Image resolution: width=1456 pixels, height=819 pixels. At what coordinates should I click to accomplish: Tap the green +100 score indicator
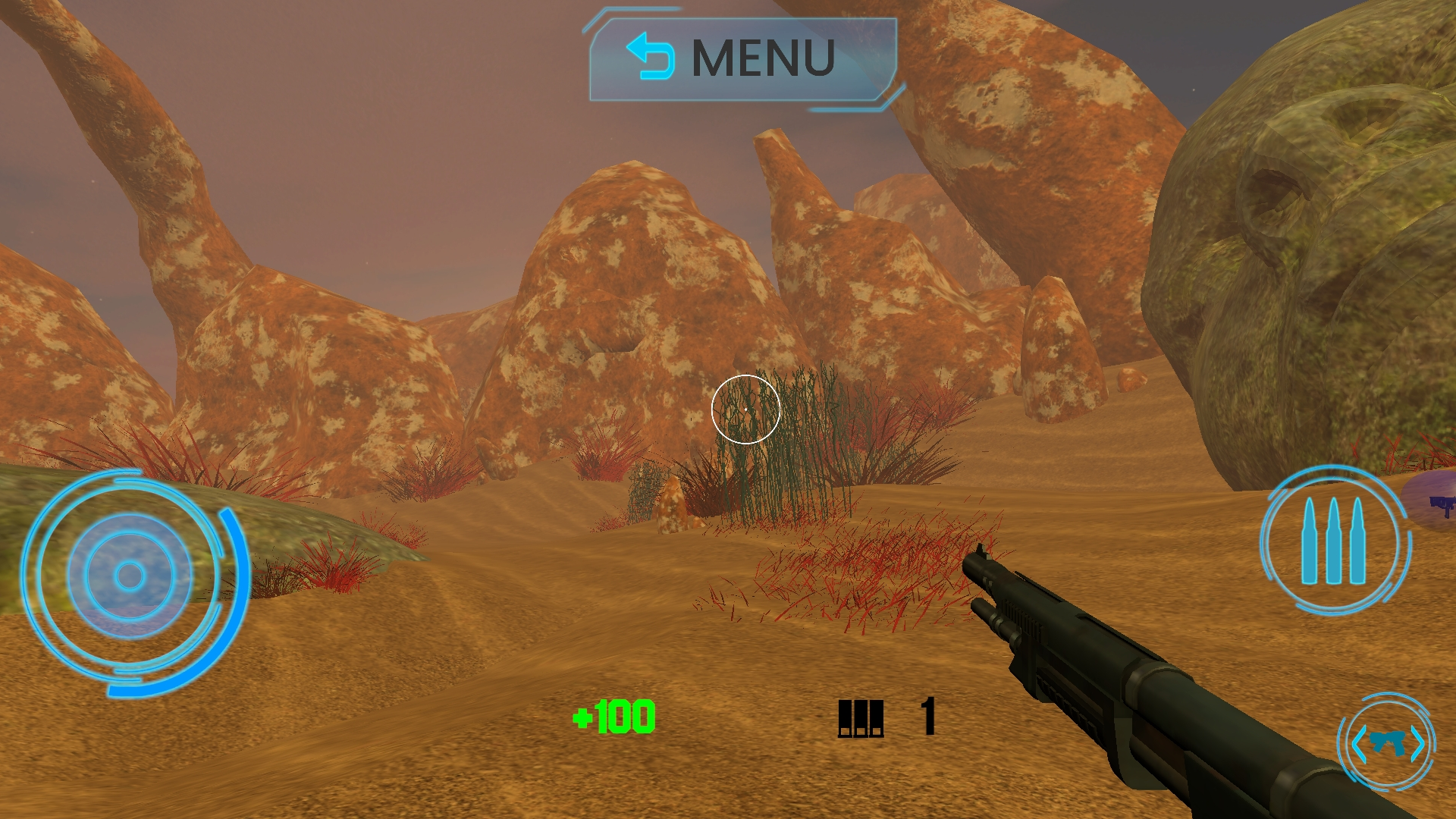[x=613, y=717]
